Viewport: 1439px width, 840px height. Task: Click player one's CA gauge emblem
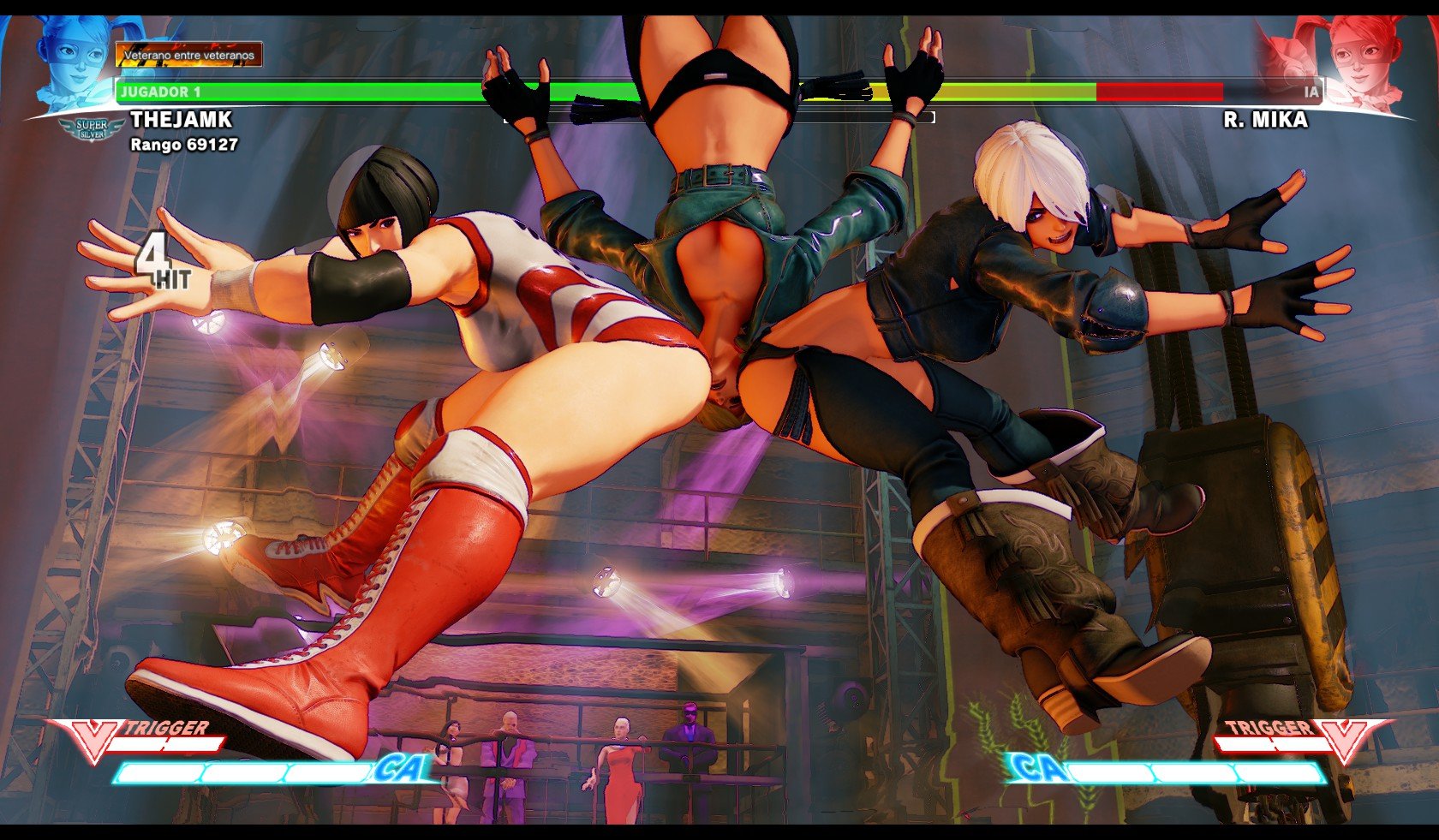pyautogui.click(x=397, y=769)
